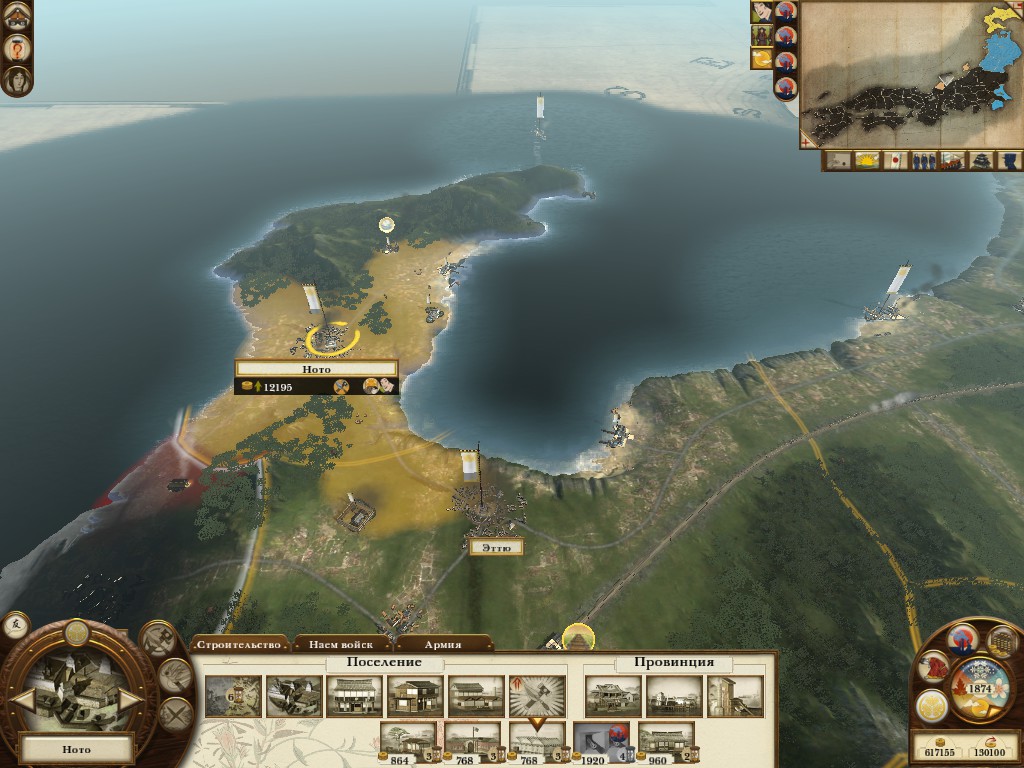1024x768 pixels.
Task: Choose the building upgrade costing 960
Action: [x=665, y=740]
